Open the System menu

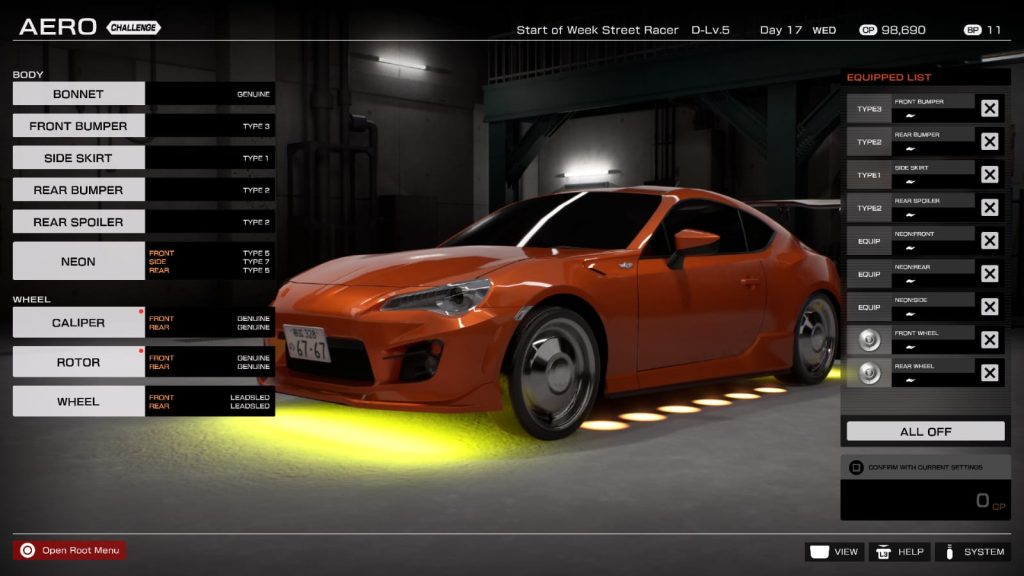point(972,552)
